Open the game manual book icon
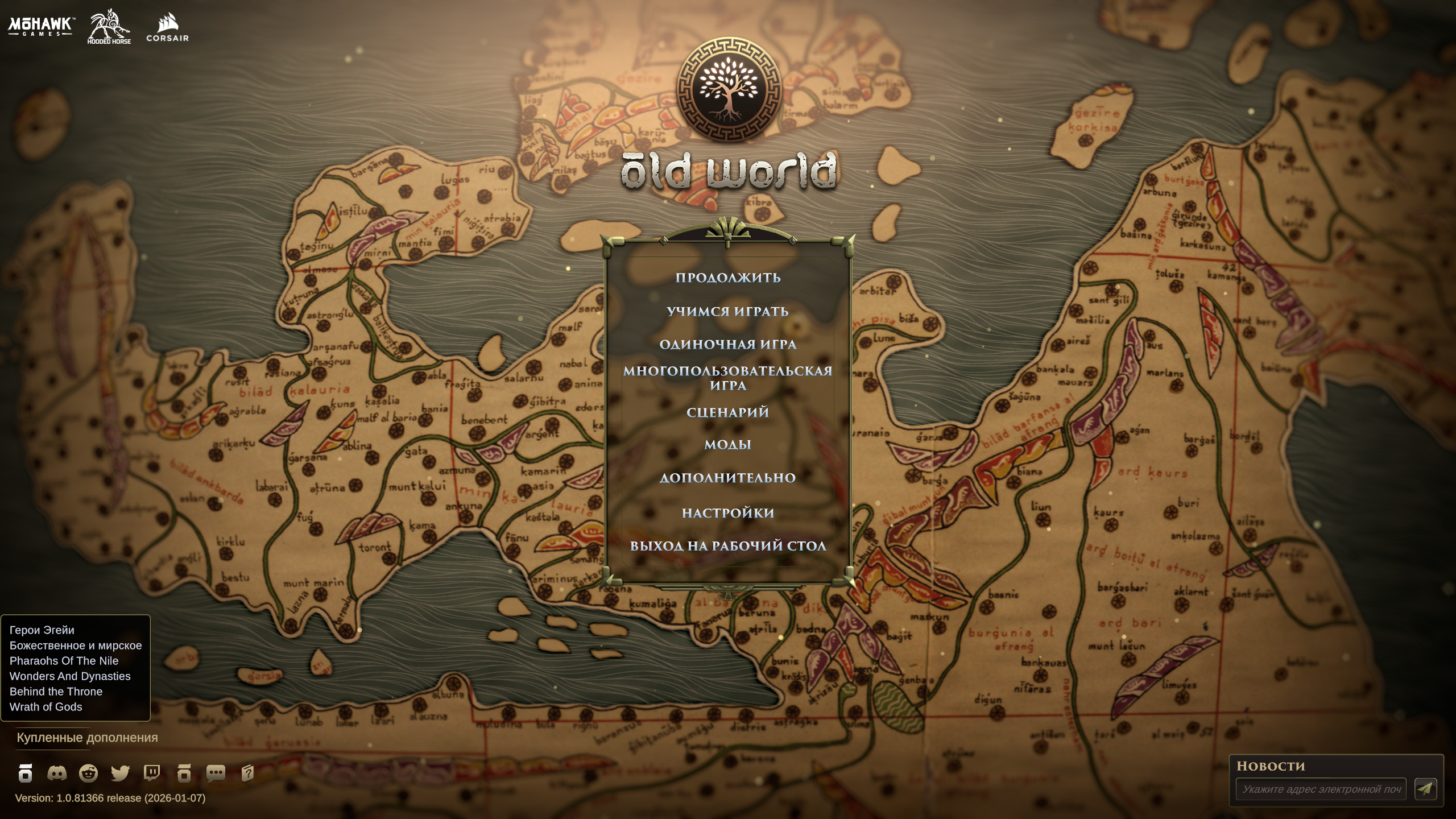1456x819 pixels. (x=248, y=773)
